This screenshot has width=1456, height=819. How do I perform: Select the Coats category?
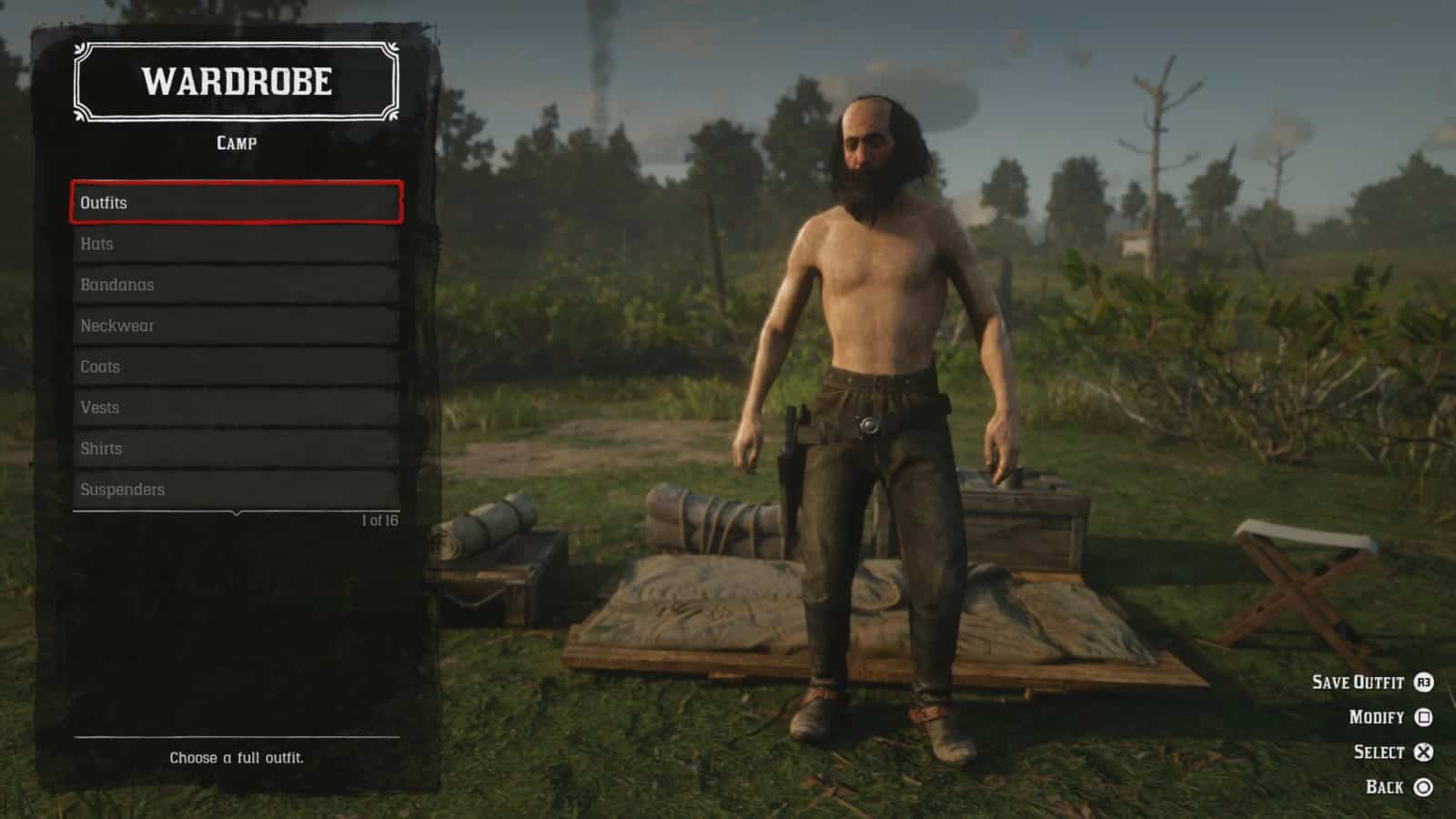[x=235, y=366]
